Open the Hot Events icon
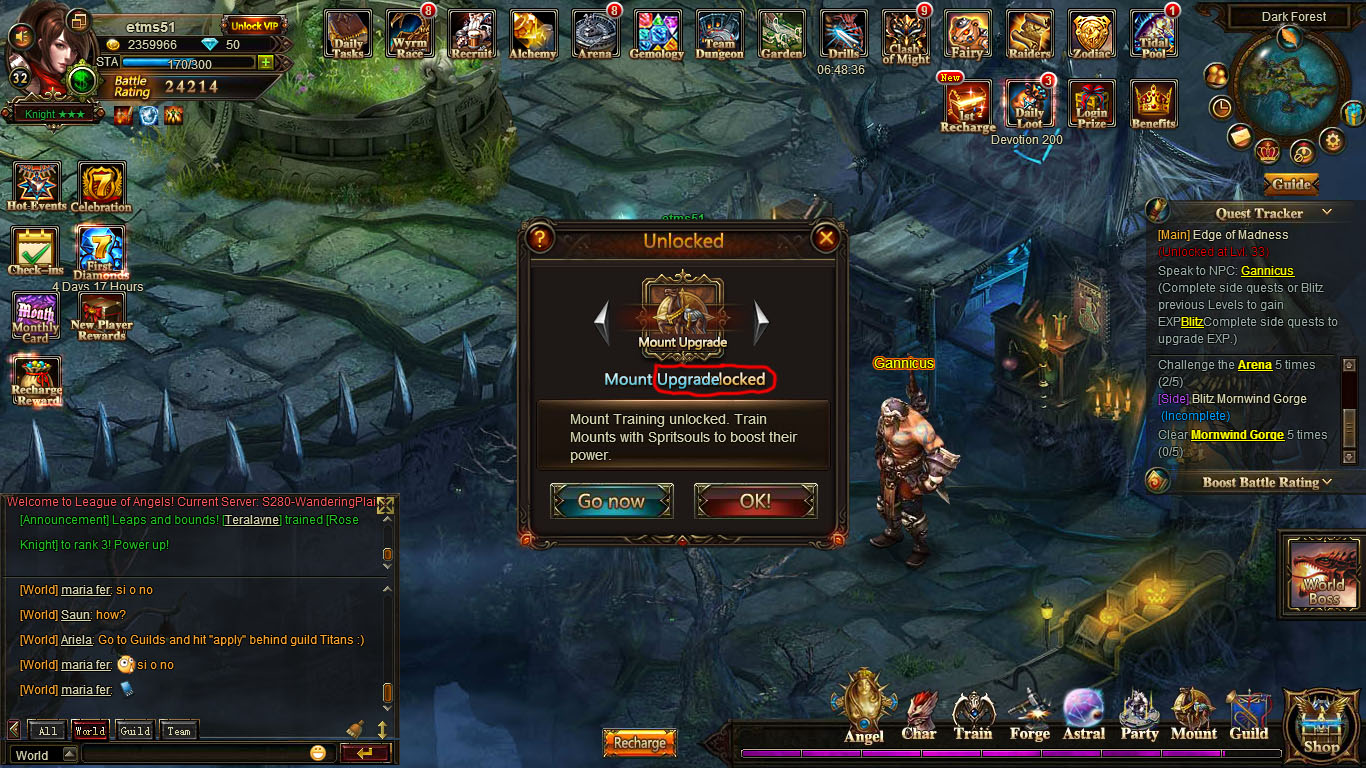Viewport: 1366px width, 768px height. point(36,187)
